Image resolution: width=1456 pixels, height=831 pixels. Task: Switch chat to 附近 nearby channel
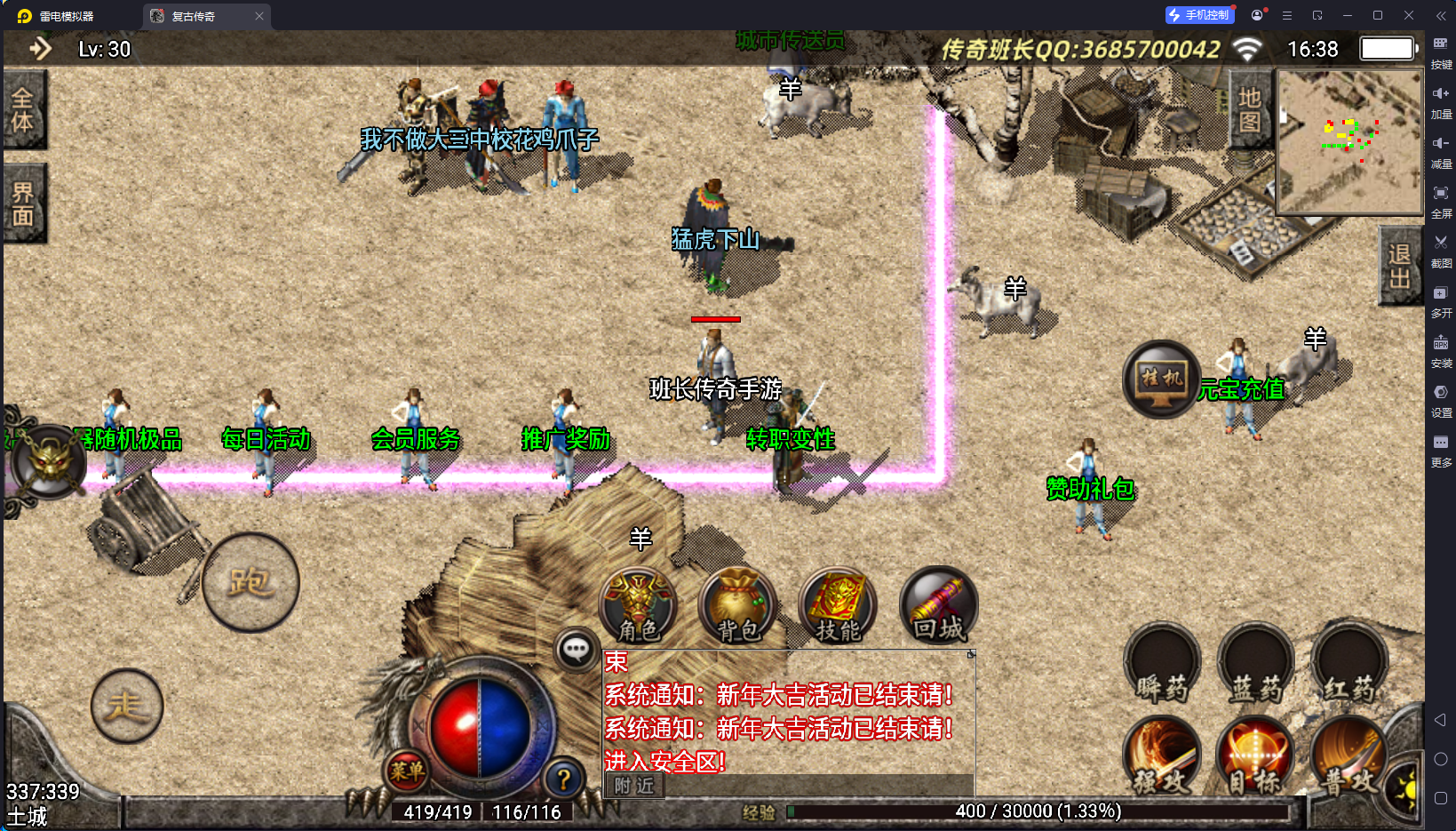[x=634, y=786]
